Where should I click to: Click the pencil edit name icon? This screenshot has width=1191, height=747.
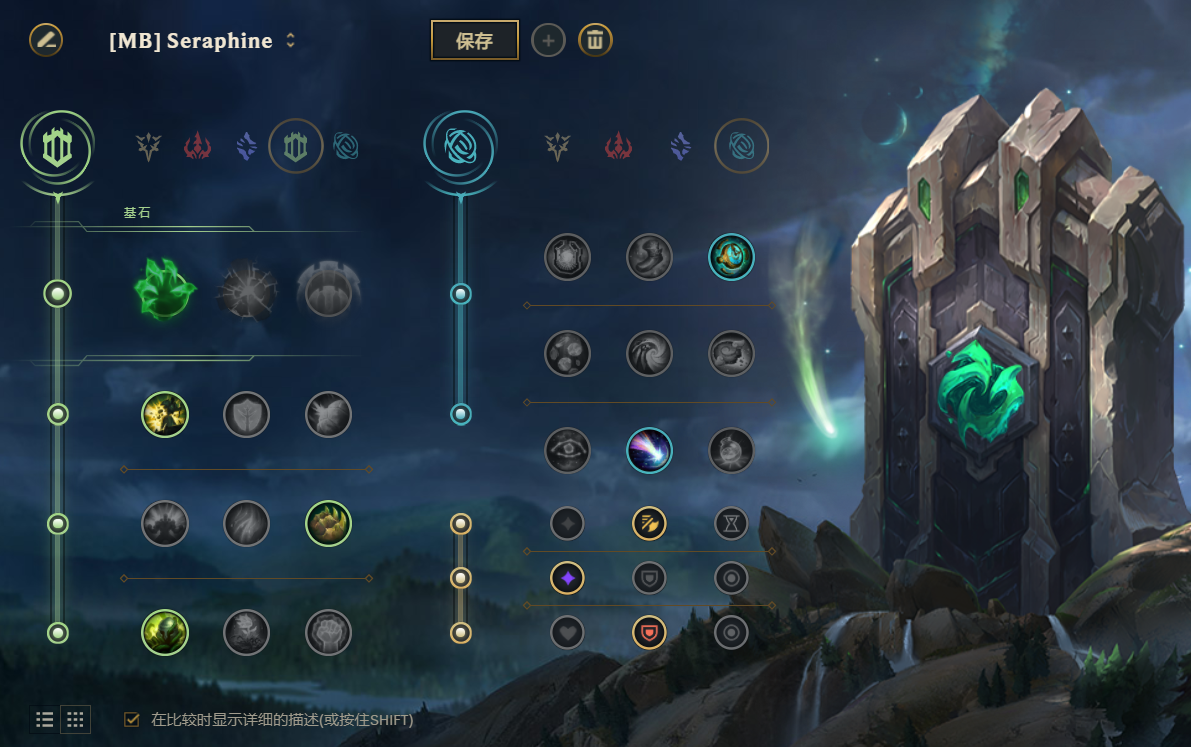click(46, 40)
